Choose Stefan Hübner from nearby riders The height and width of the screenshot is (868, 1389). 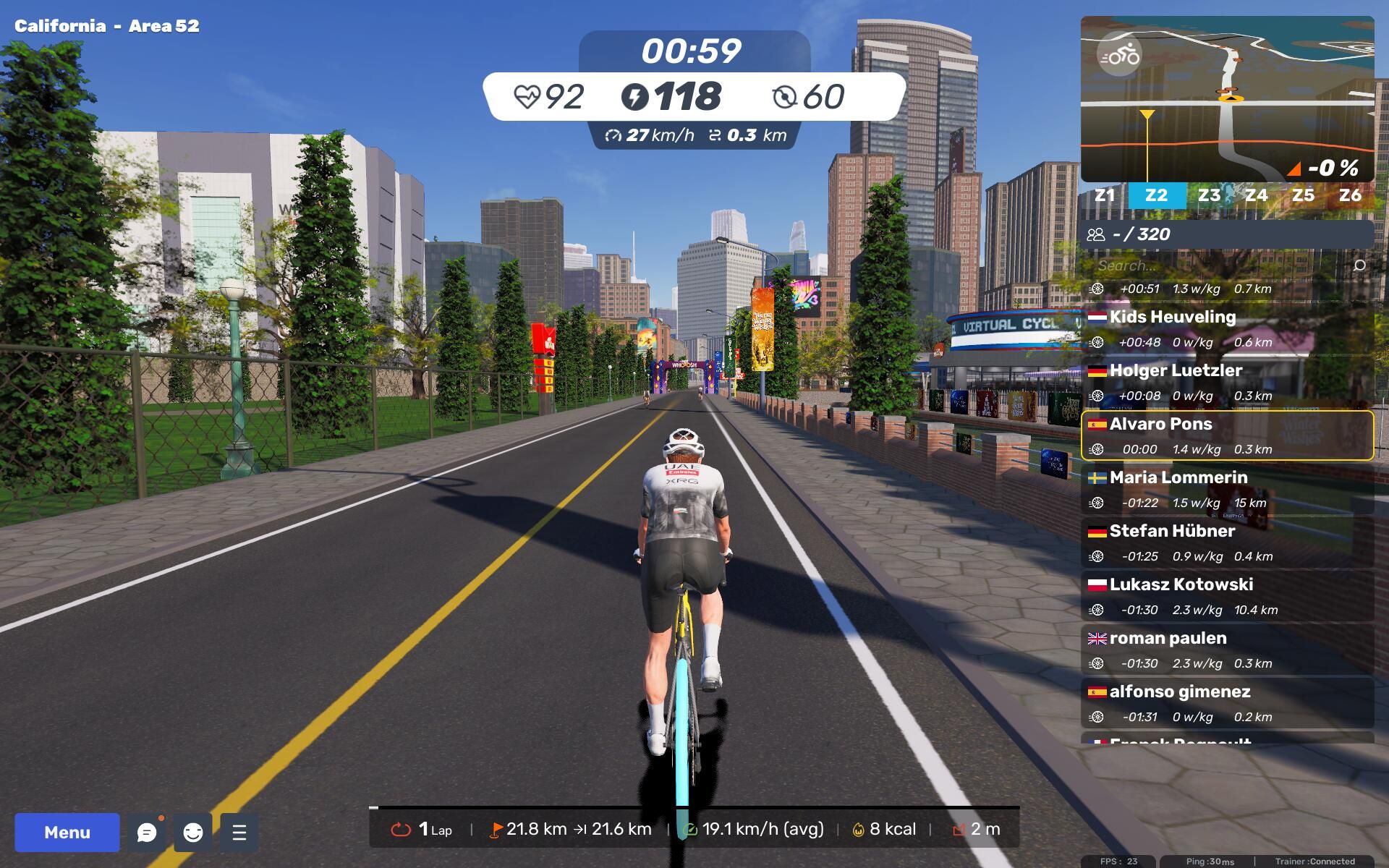(1227, 542)
